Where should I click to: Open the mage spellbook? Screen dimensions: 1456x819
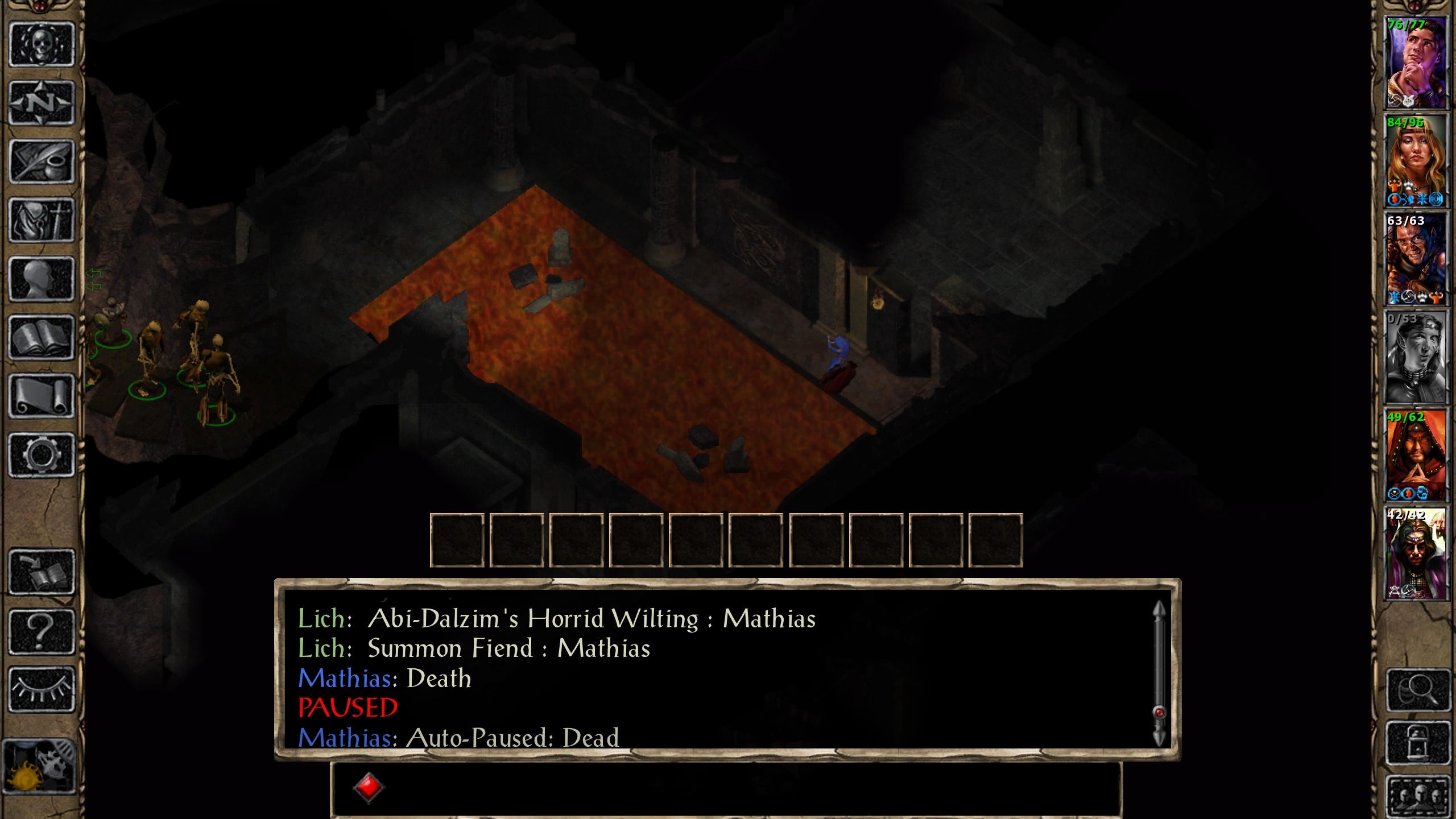[x=42, y=338]
